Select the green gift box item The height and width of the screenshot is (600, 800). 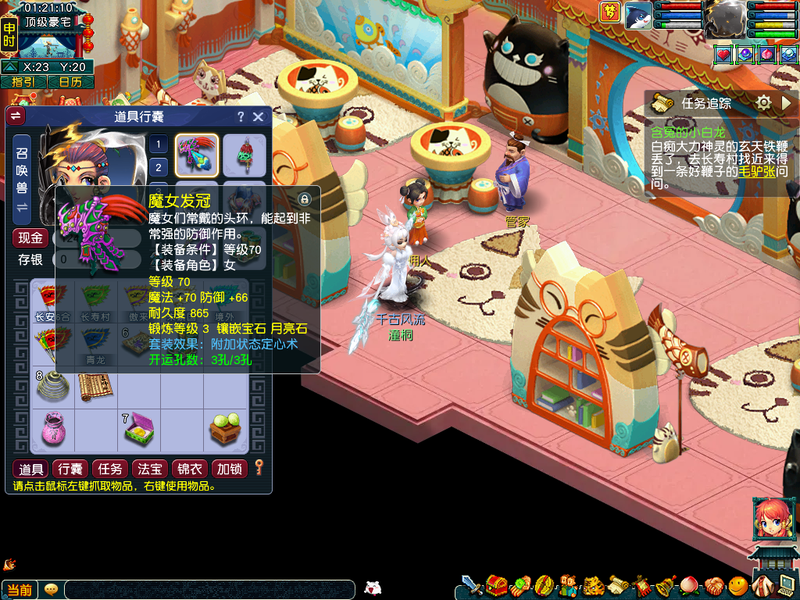[138, 431]
